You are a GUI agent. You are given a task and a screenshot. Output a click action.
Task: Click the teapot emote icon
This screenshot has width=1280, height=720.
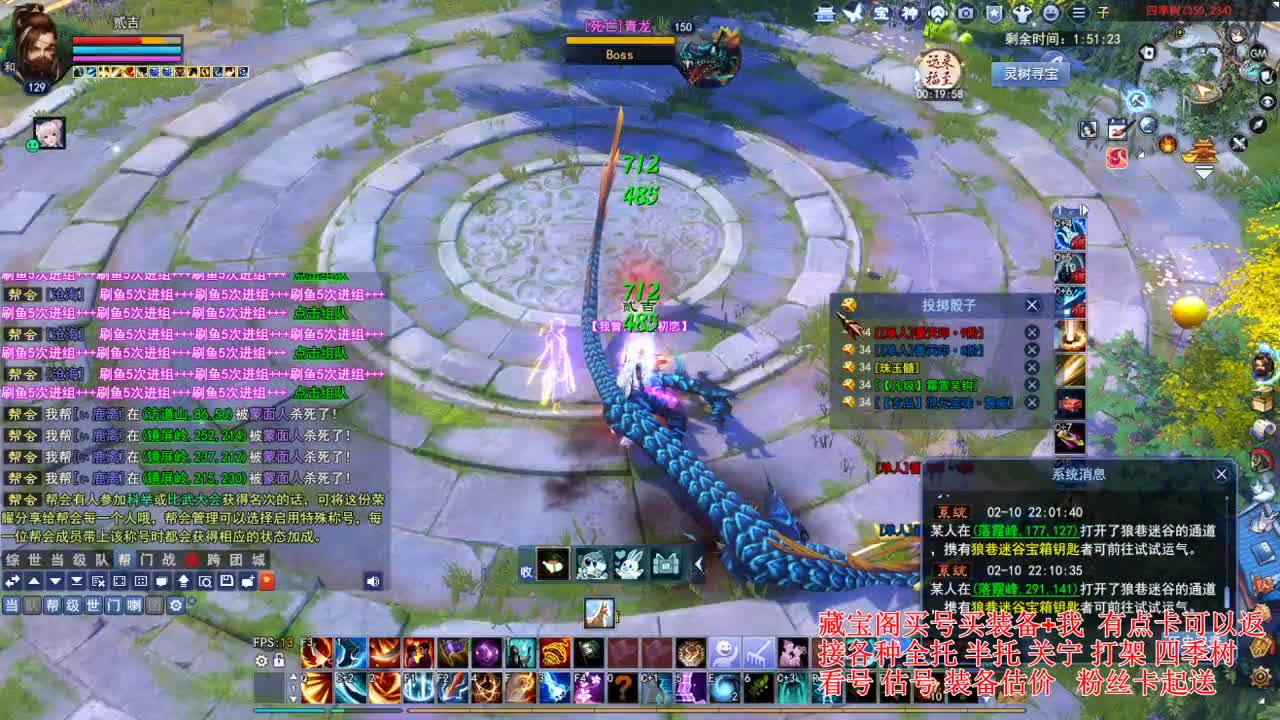coord(552,565)
